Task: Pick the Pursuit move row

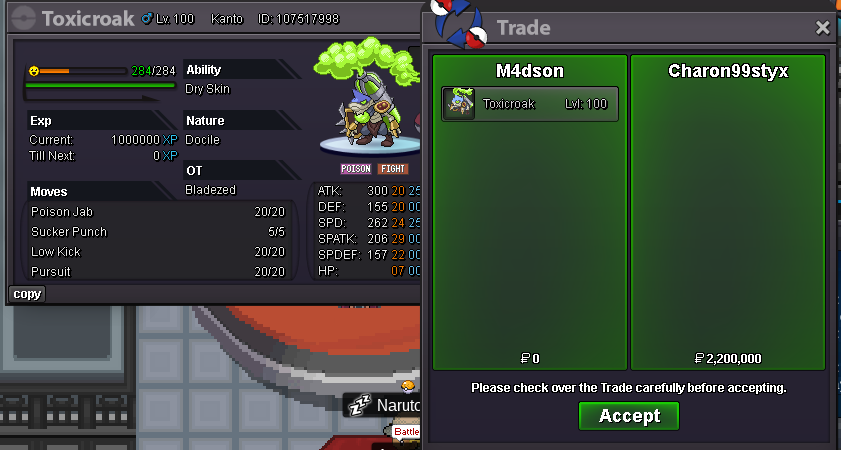Action: point(158,272)
